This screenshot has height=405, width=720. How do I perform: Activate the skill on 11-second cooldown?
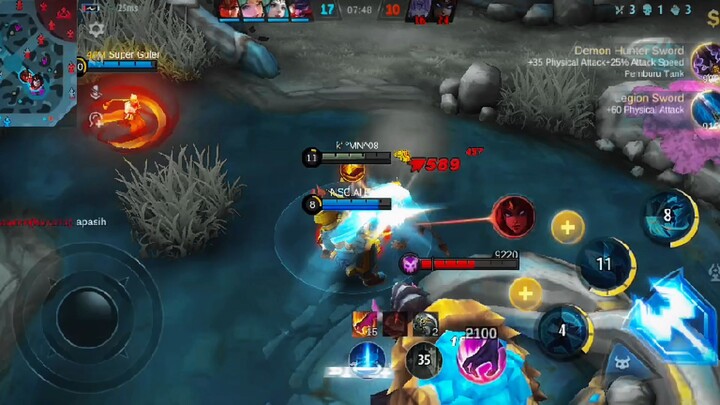pyautogui.click(x=604, y=265)
